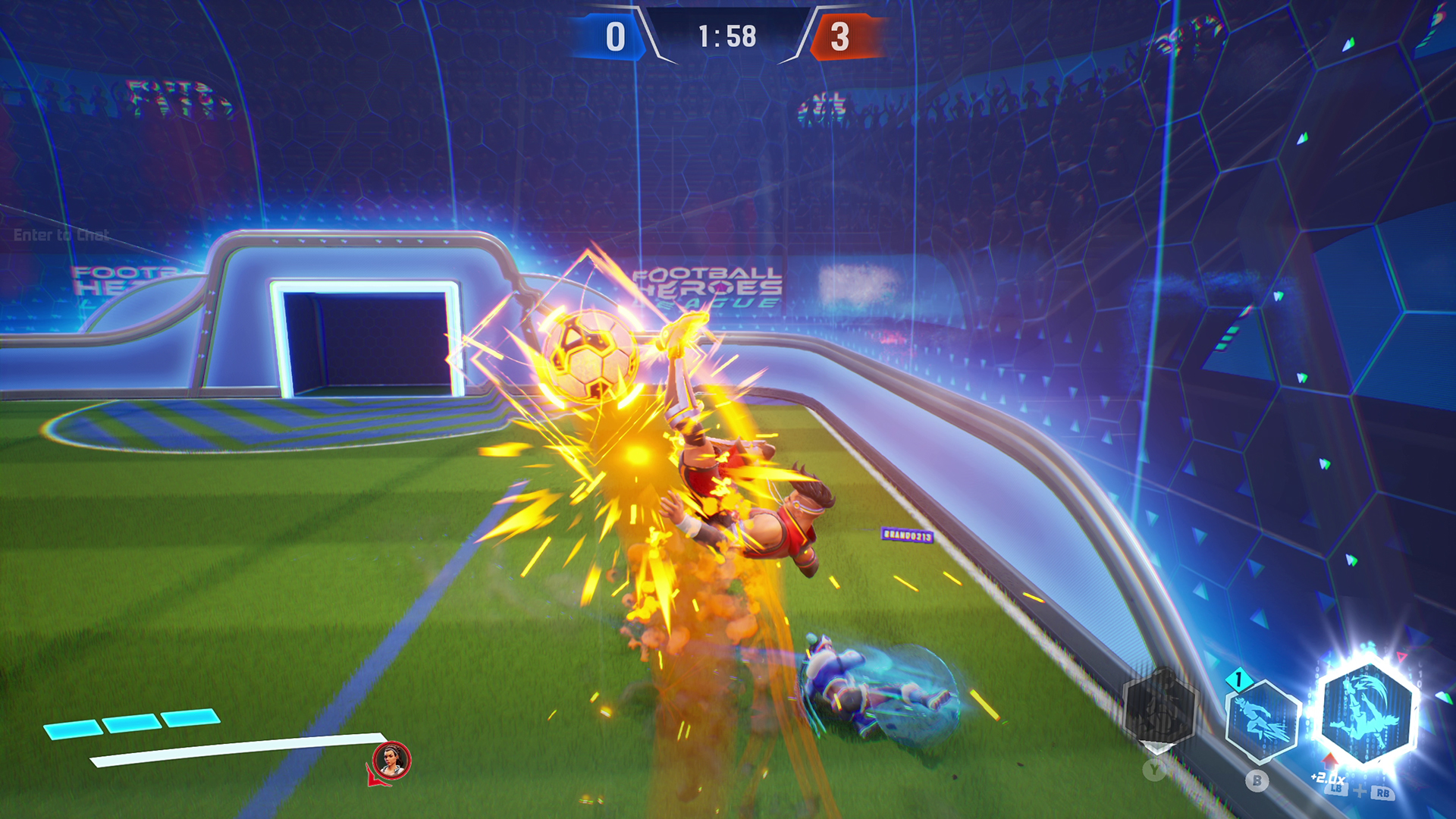1456x819 pixels.
Task: Click the cyan charge counter showing 1
Action: pos(1238,679)
